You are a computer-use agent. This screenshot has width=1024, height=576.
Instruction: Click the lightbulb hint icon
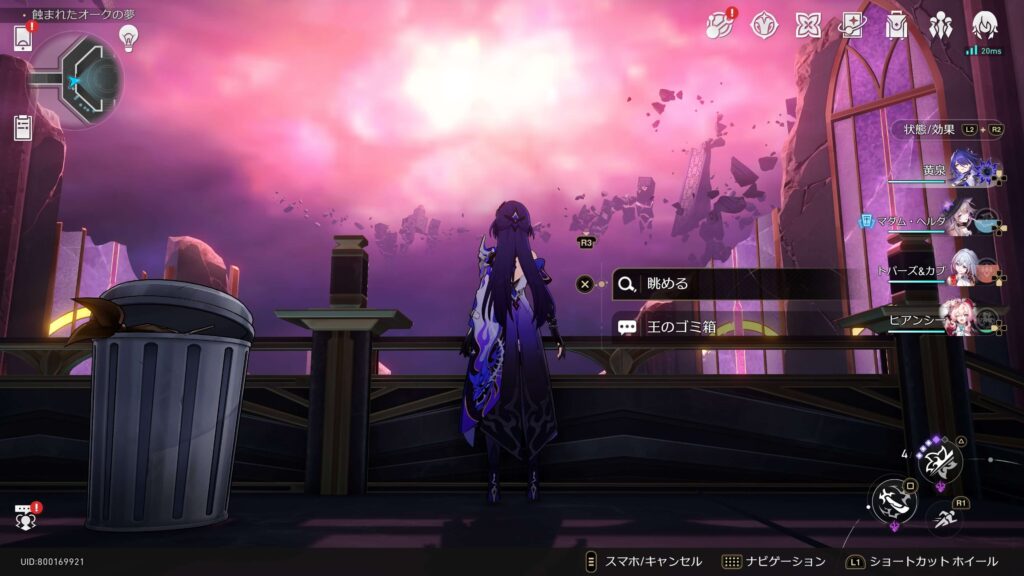pos(128,37)
